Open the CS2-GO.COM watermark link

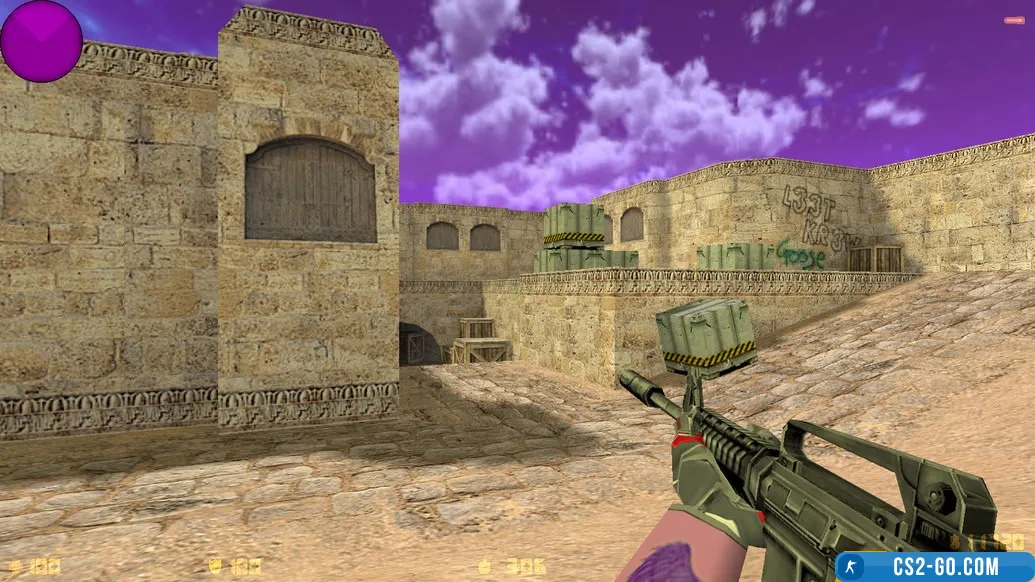[934, 567]
